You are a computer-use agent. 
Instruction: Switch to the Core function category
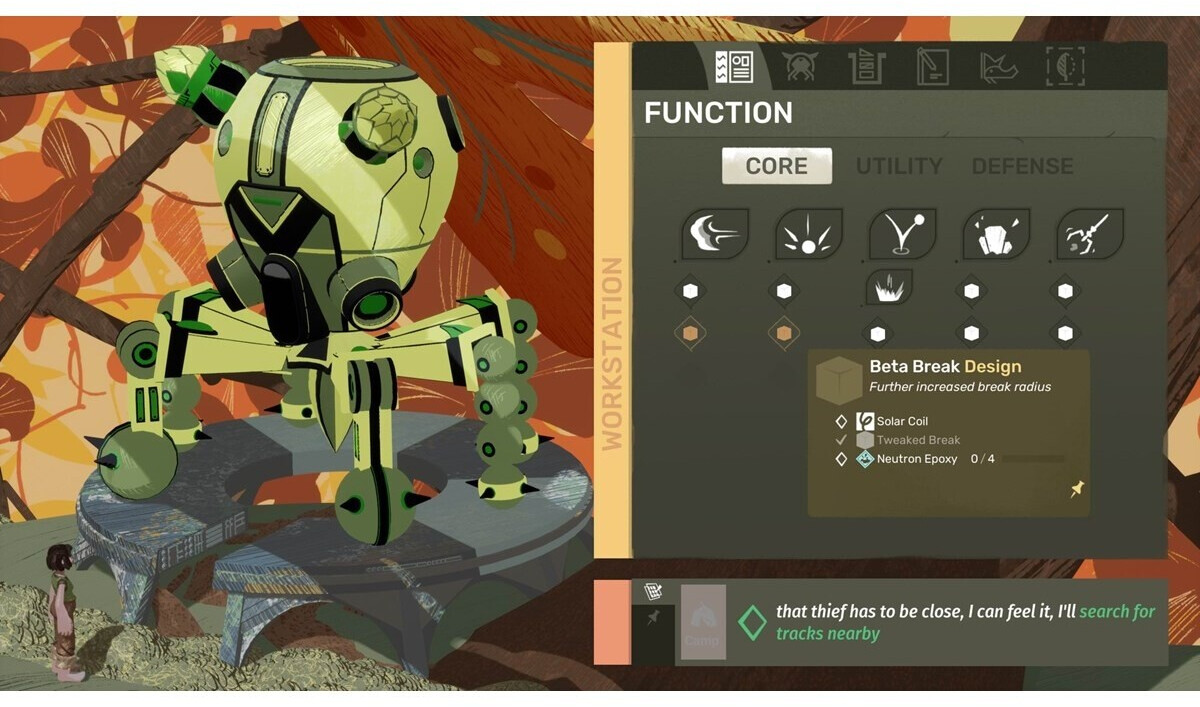pos(776,166)
